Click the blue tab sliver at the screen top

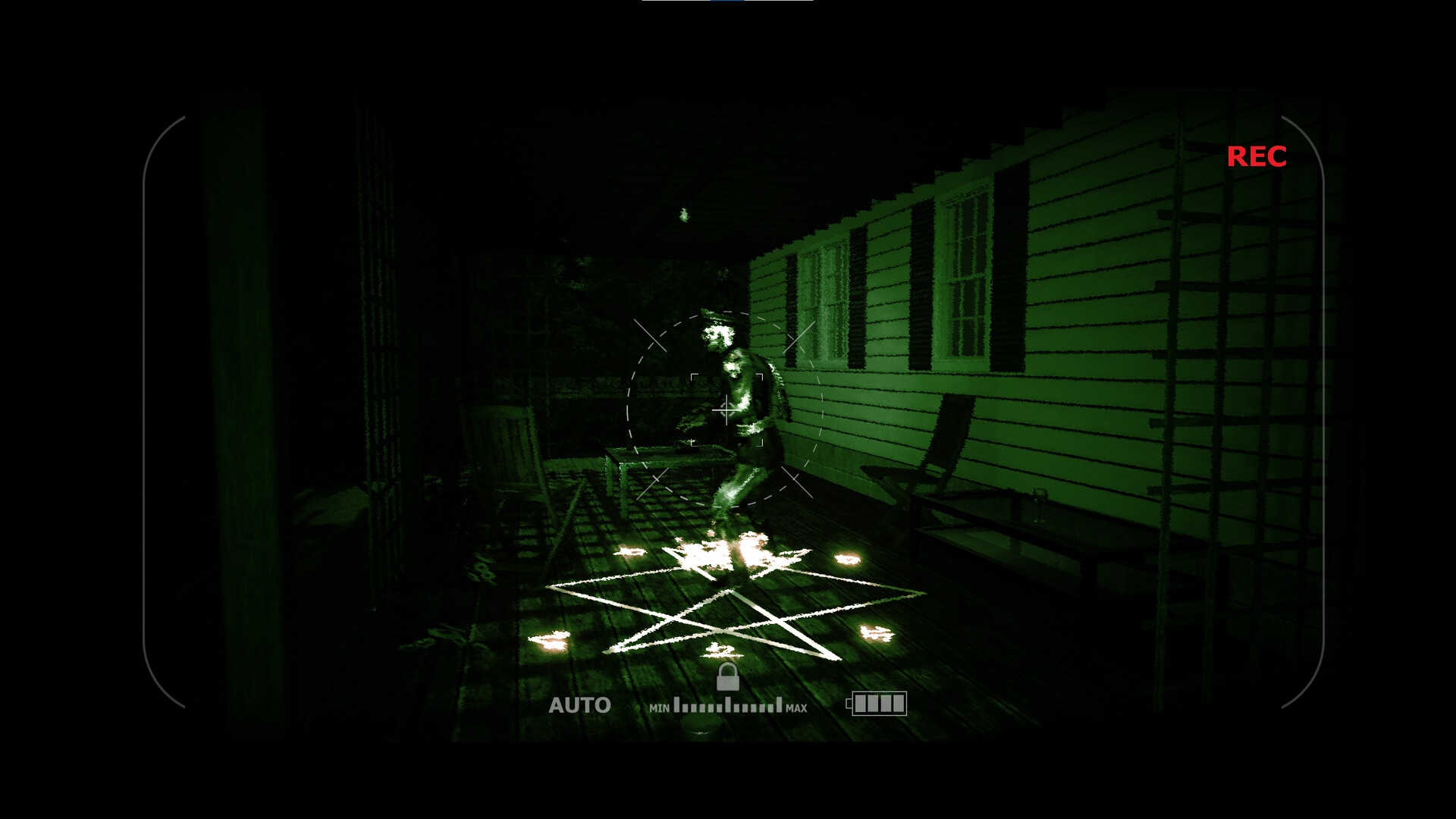730,3
